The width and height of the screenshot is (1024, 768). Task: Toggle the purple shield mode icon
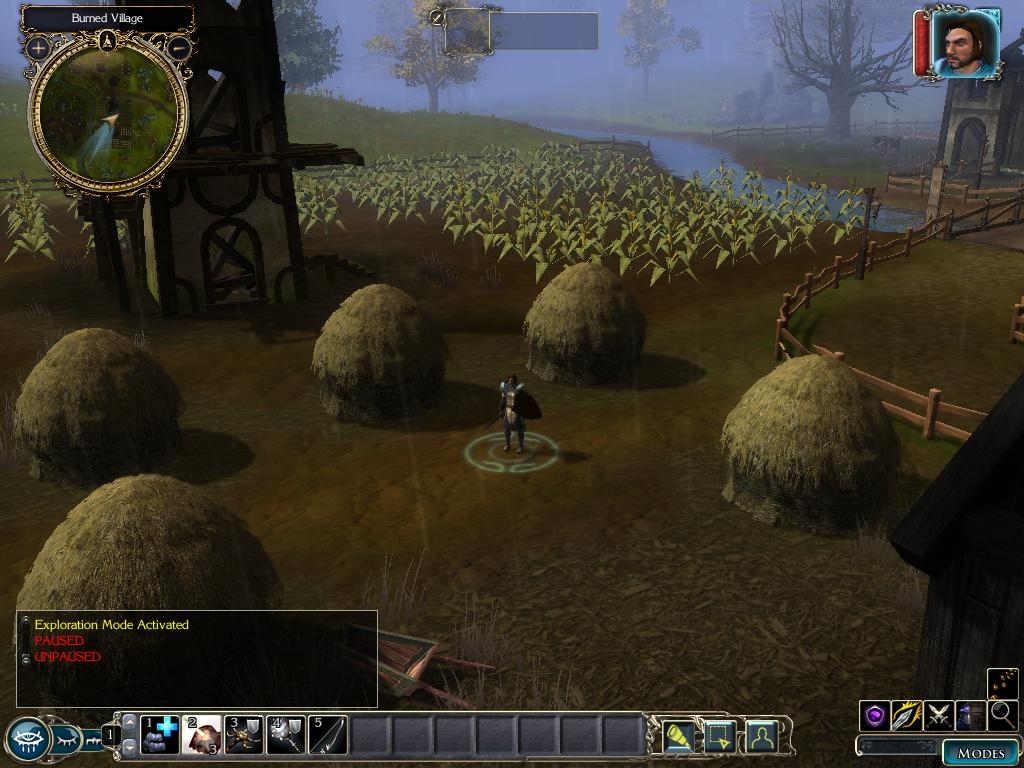[875, 715]
